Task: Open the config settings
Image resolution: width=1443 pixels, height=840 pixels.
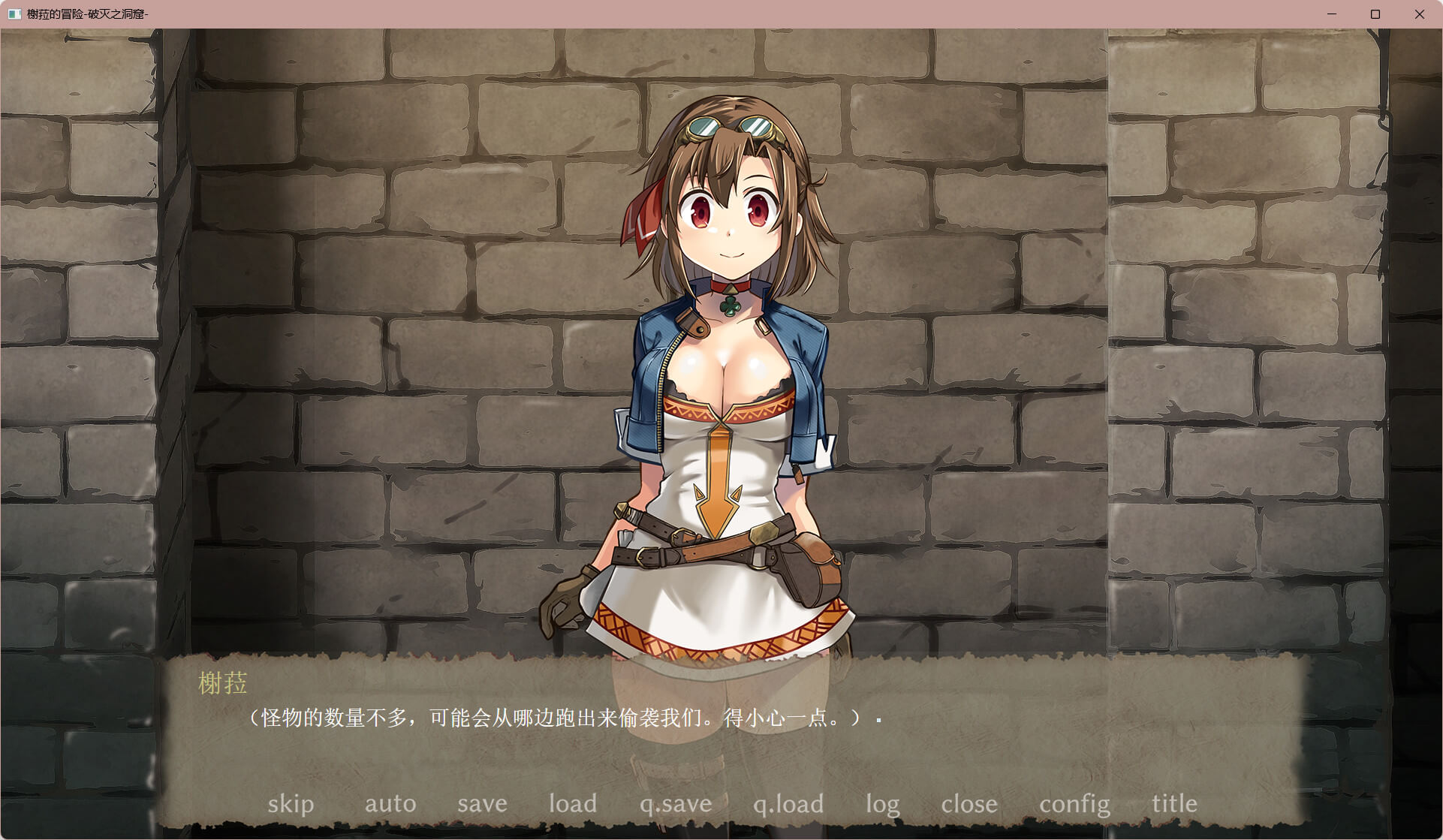Action: pyautogui.click(x=1074, y=804)
